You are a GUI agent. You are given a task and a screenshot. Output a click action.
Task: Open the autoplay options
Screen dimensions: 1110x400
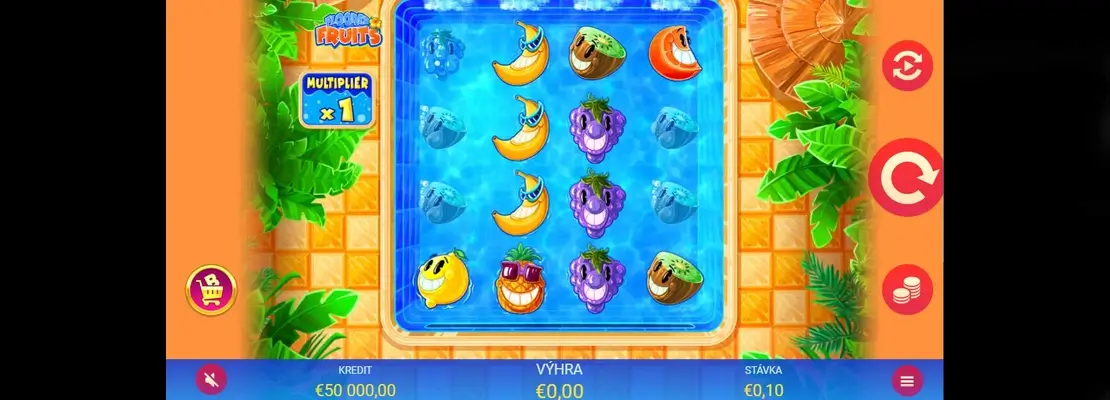pyautogui.click(x=907, y=66)
